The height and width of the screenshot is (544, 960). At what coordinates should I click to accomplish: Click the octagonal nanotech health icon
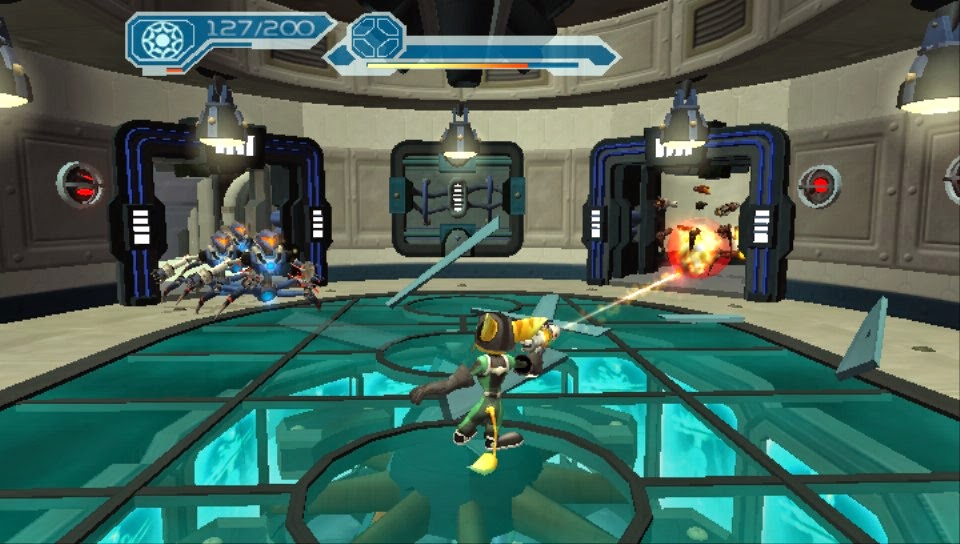click(x=377, y=36)
